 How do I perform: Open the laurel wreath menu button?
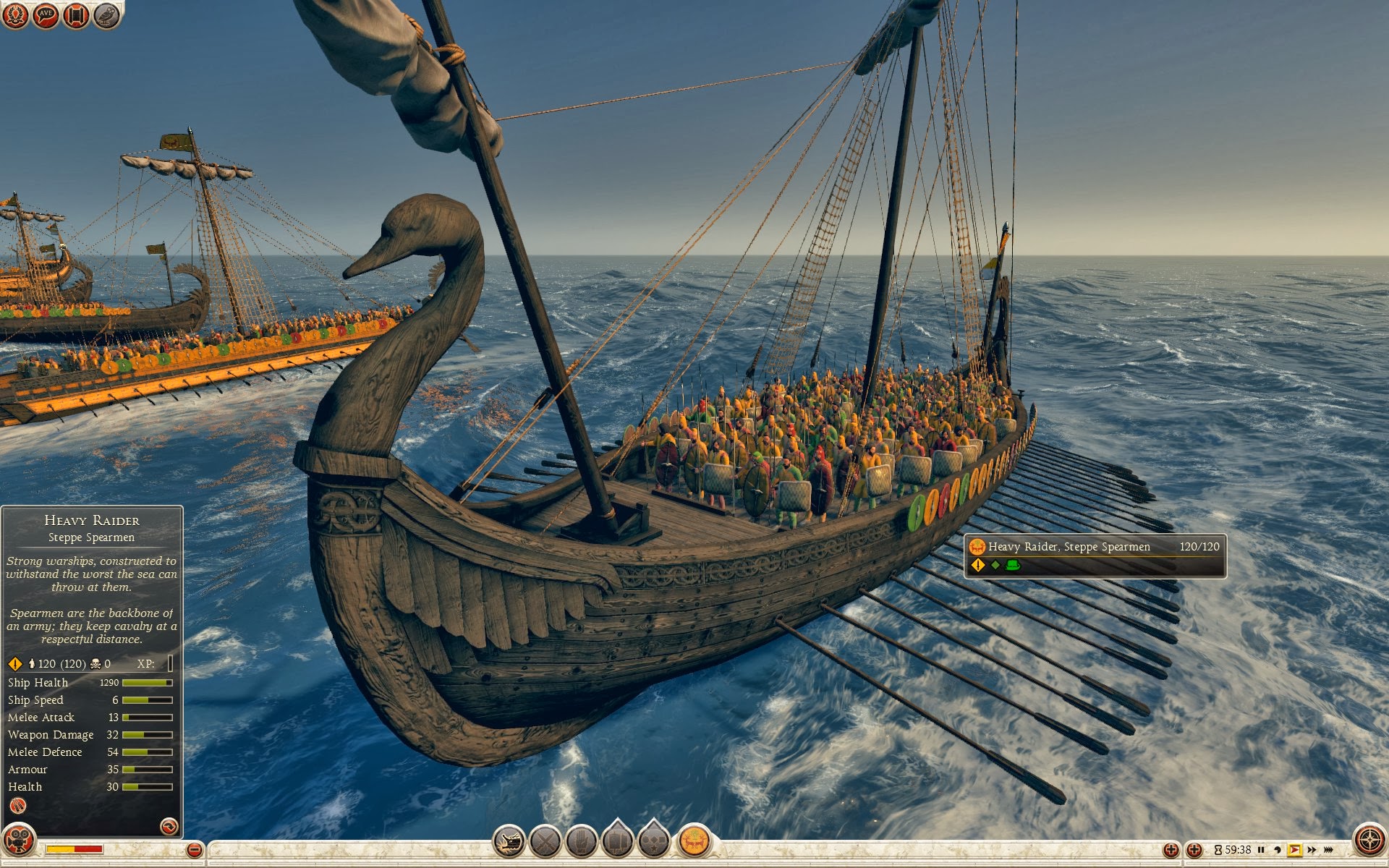[15, 14]
